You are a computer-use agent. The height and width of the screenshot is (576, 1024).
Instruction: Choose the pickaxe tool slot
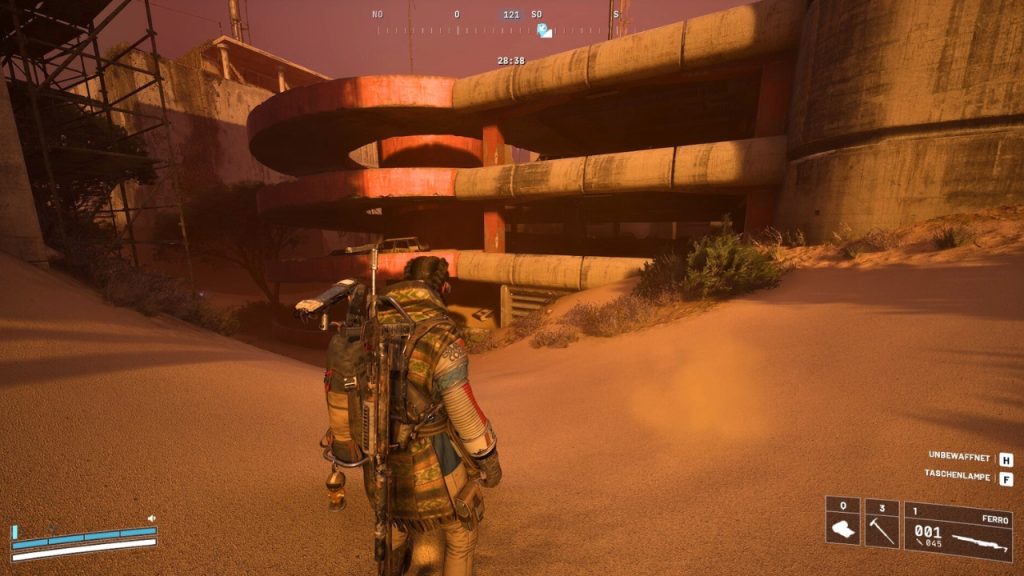(881, 522)
